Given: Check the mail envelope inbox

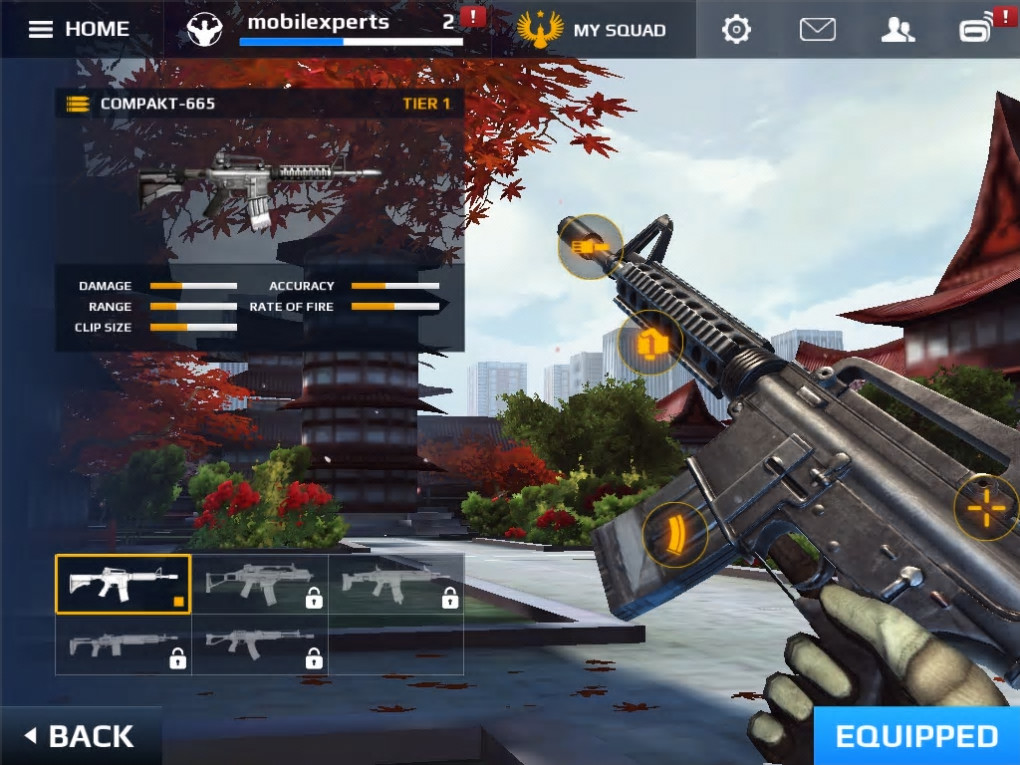Looking at the screenshot, I should [817, 29].
